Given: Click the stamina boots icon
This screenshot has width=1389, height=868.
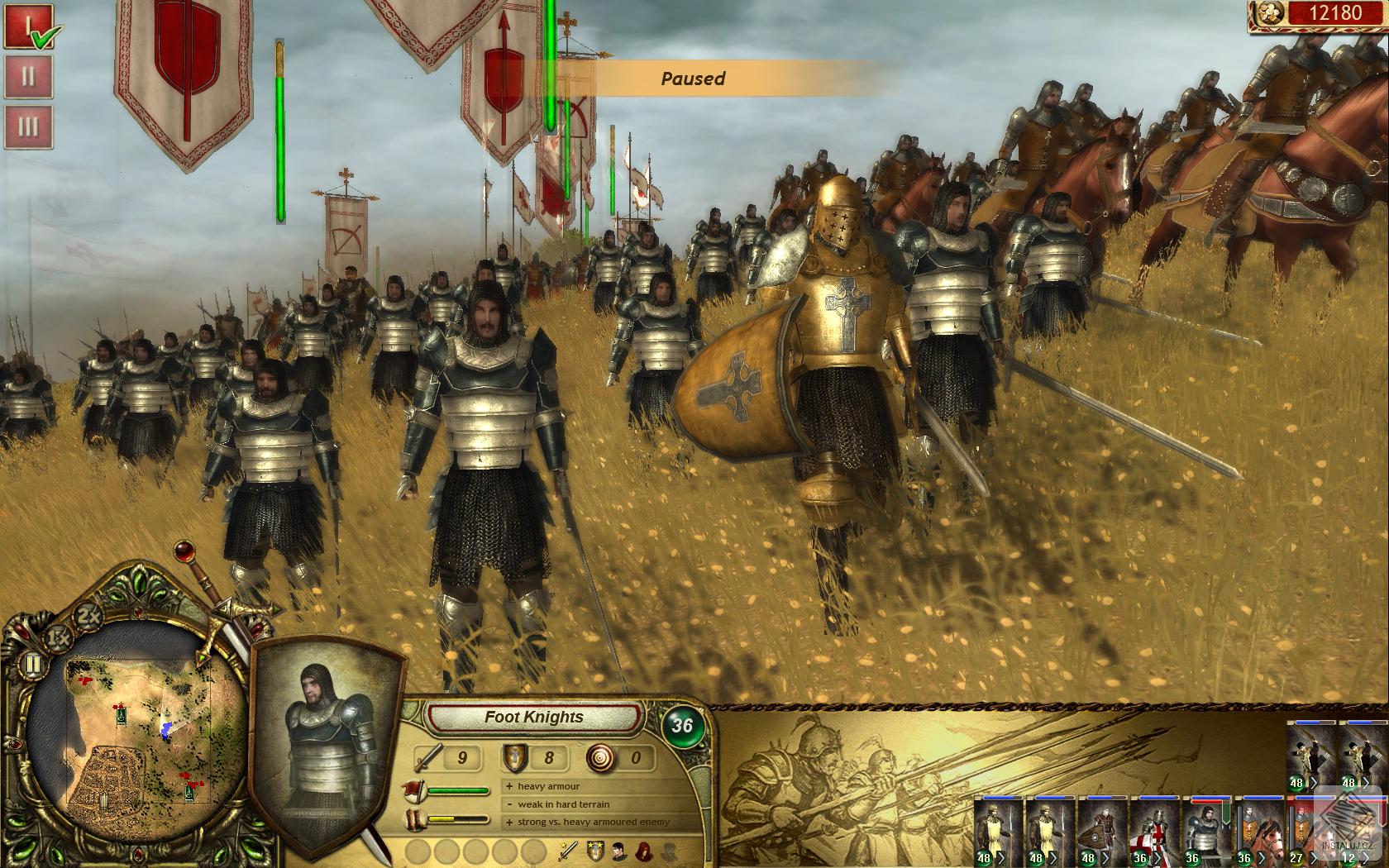Looking at the screenshot, I should pos(414,818).
